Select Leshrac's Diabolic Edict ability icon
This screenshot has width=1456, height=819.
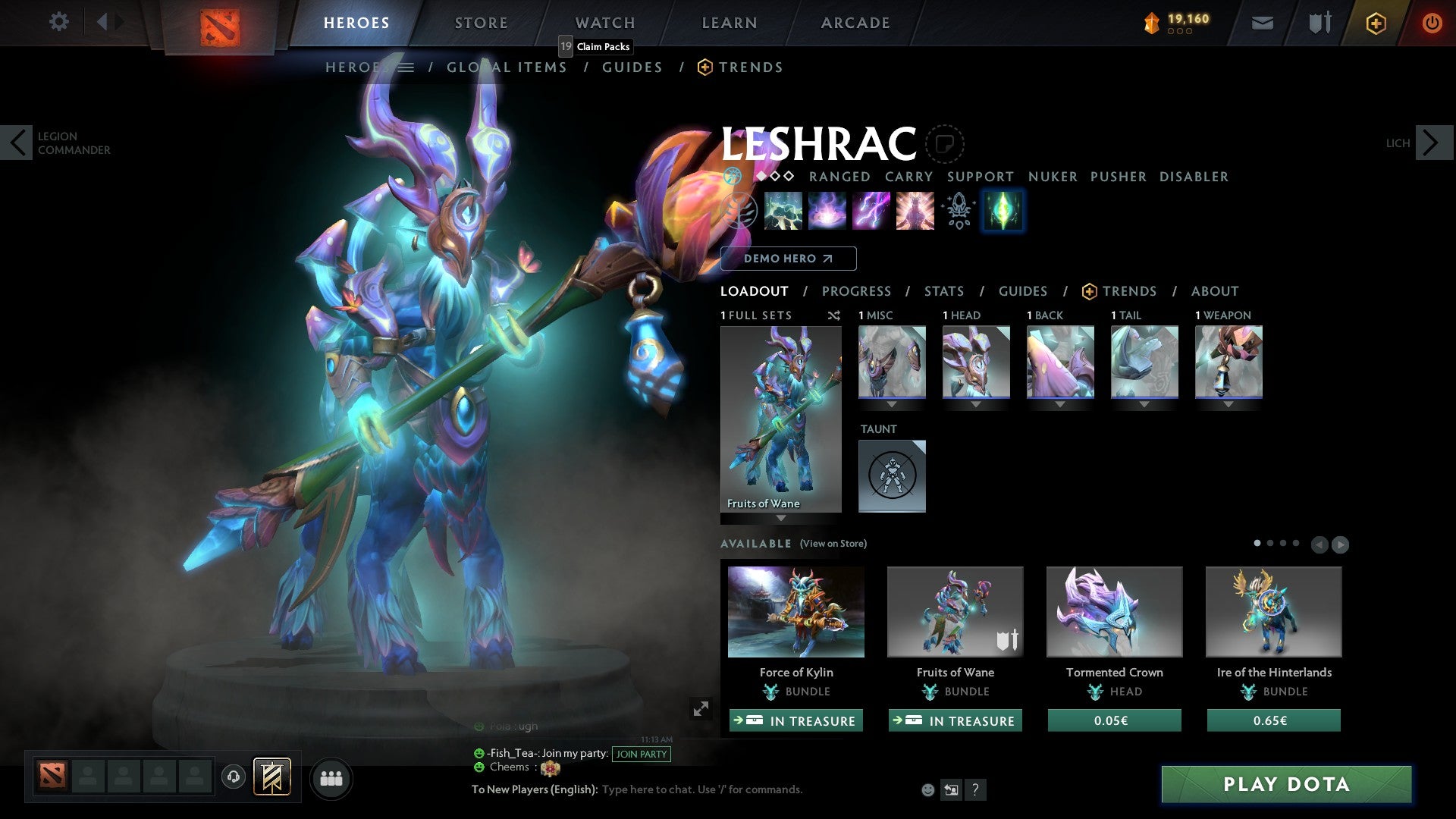pos(827,211)
